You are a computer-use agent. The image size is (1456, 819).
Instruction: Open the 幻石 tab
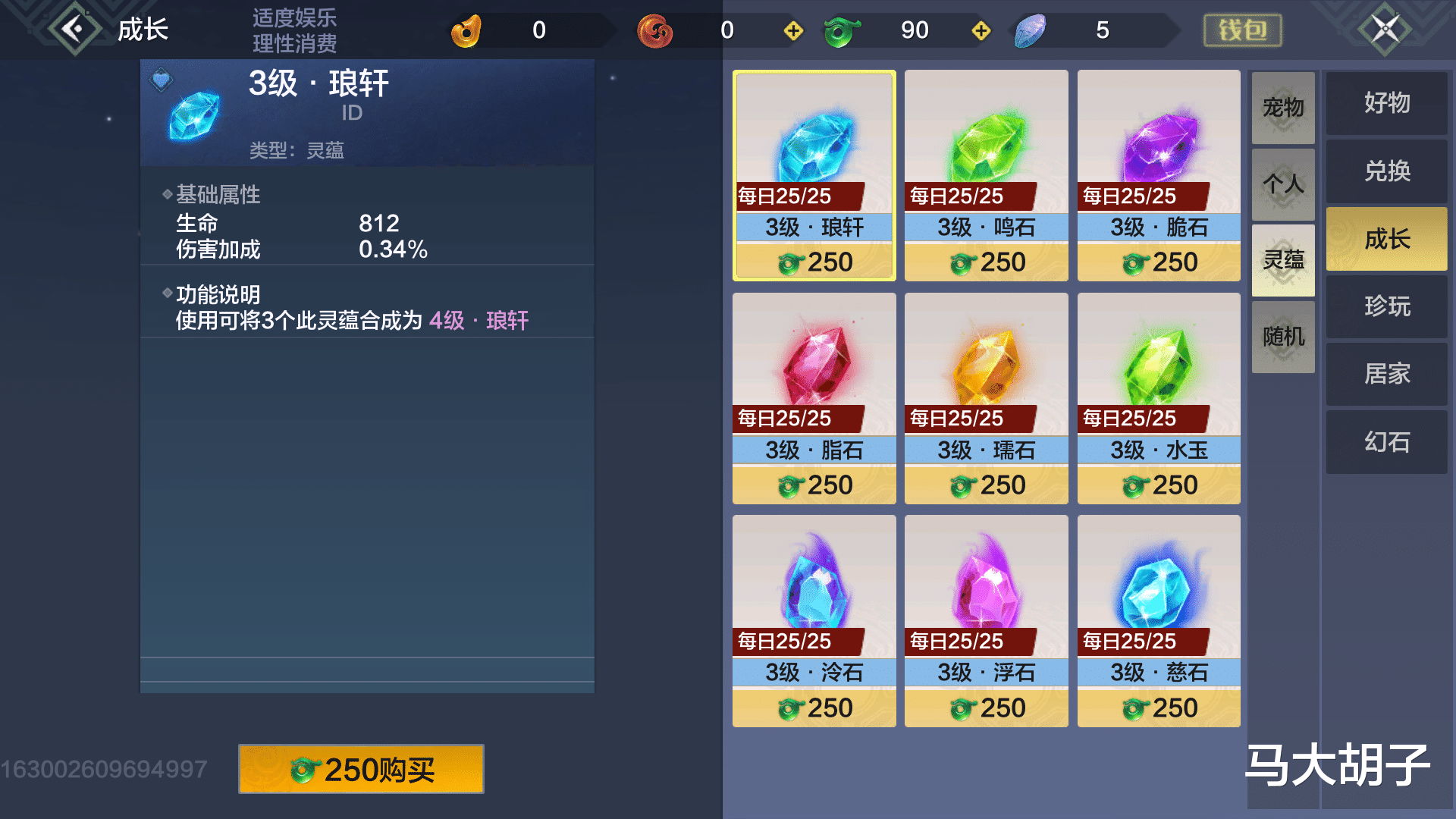pyautogui.click(x=1385, y=441)
